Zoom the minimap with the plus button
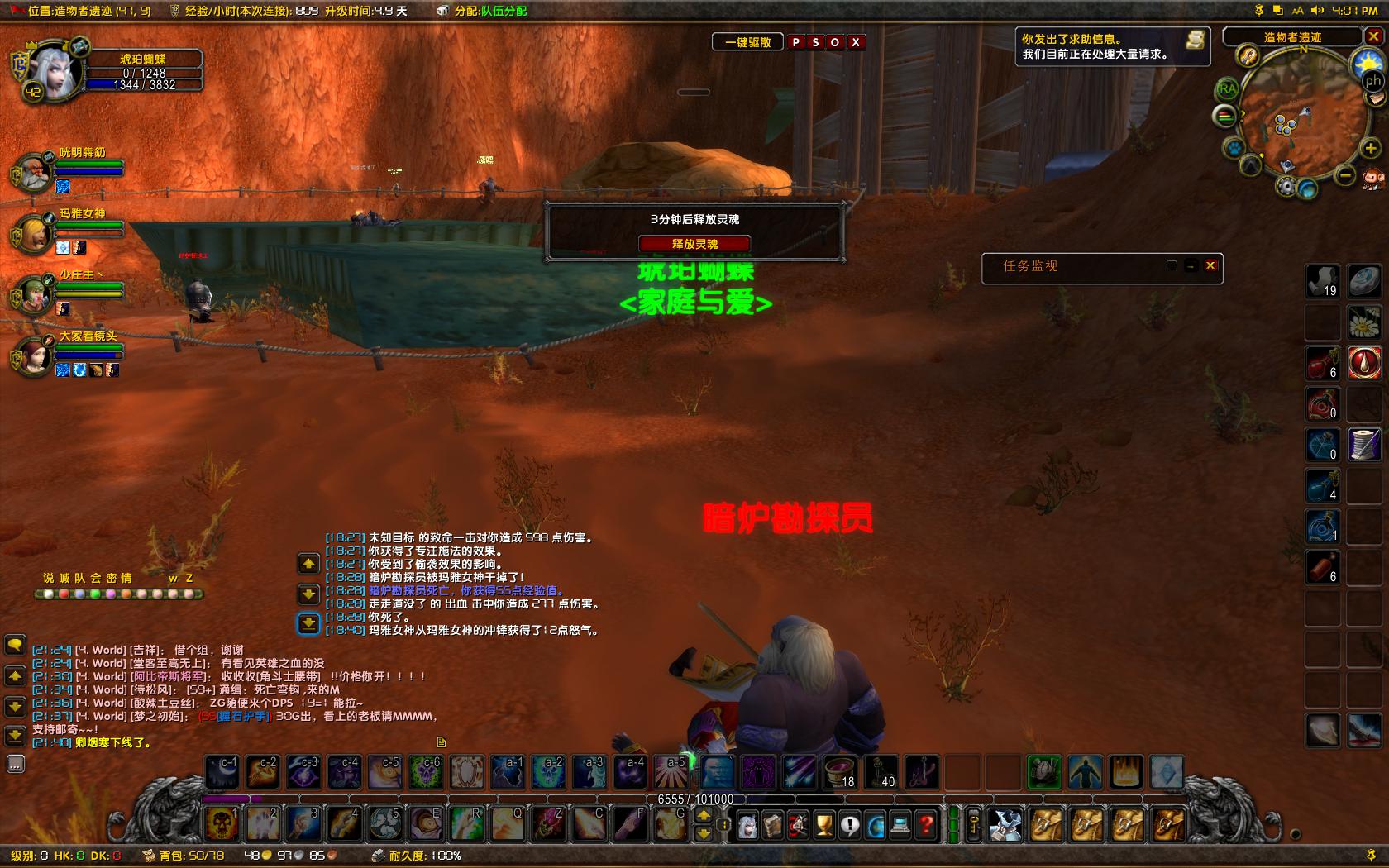 point(1369,148)
